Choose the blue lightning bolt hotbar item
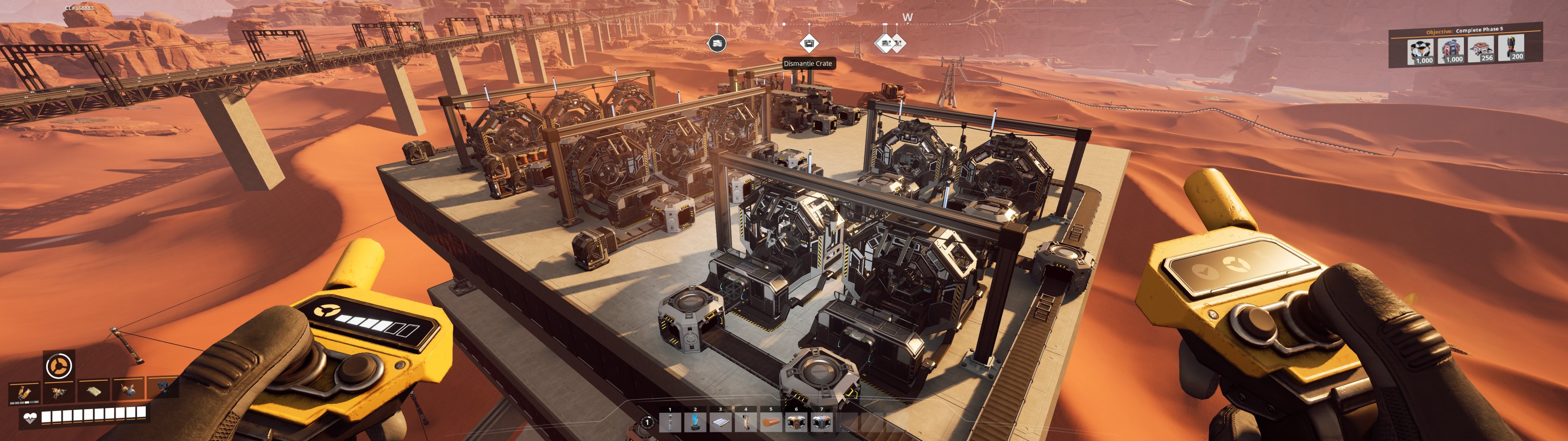 pos(695,421)
